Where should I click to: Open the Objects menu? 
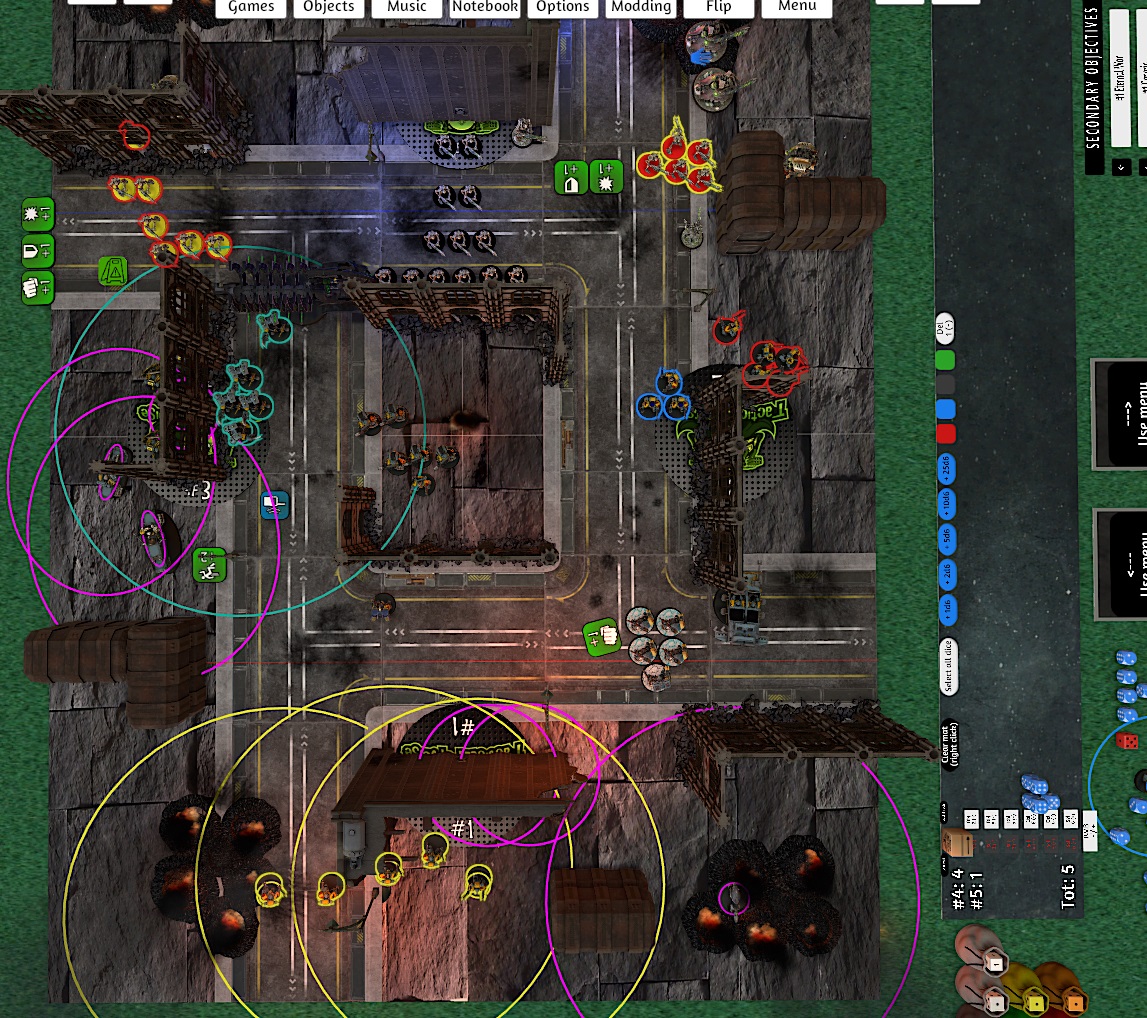tap(329, 7)
